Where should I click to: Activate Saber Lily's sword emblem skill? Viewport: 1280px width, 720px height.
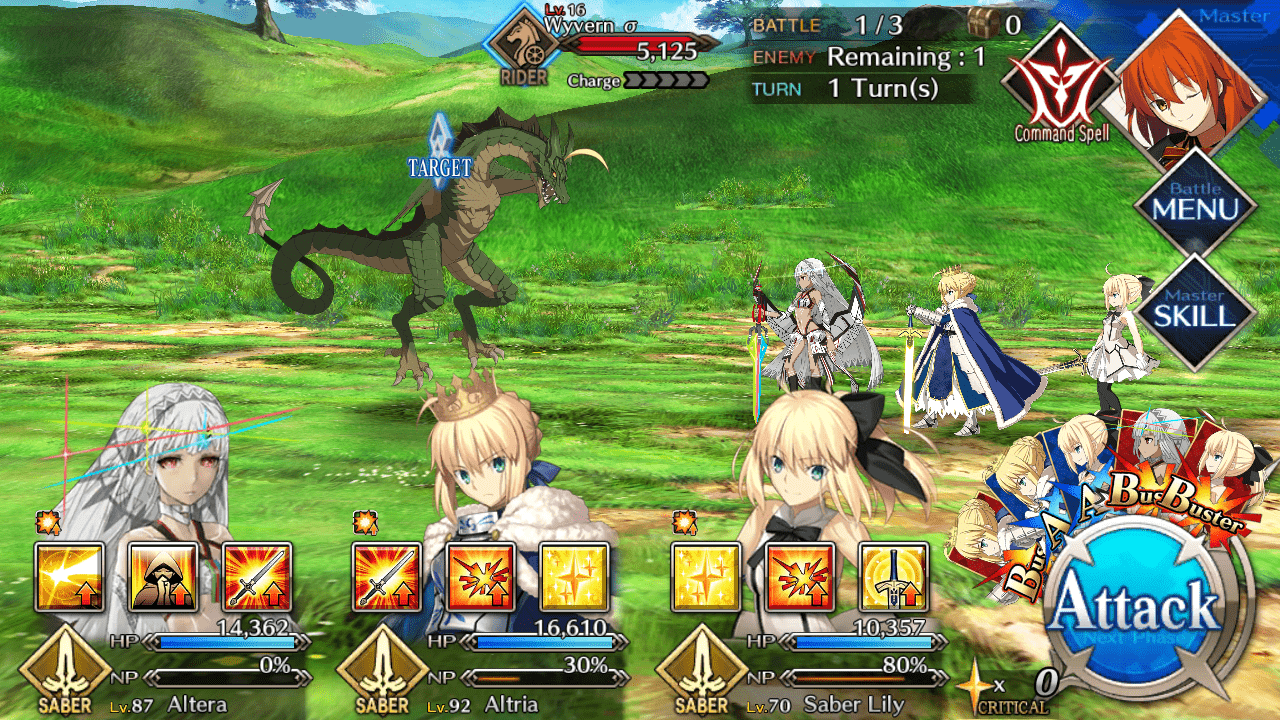pos(894,577)
